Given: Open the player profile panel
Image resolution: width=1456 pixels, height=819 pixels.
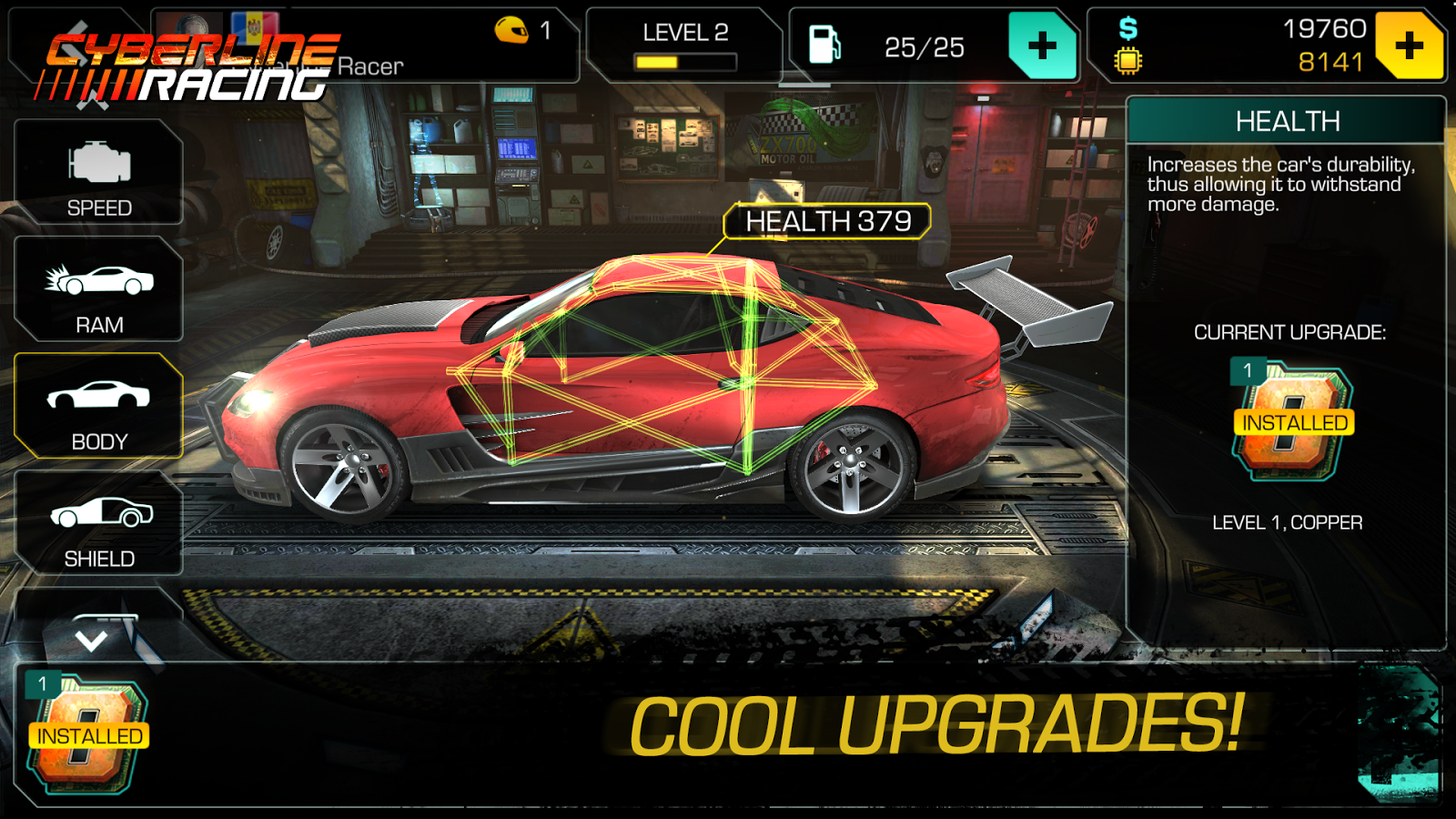Looking at the screenshot, I should [364, 45].
